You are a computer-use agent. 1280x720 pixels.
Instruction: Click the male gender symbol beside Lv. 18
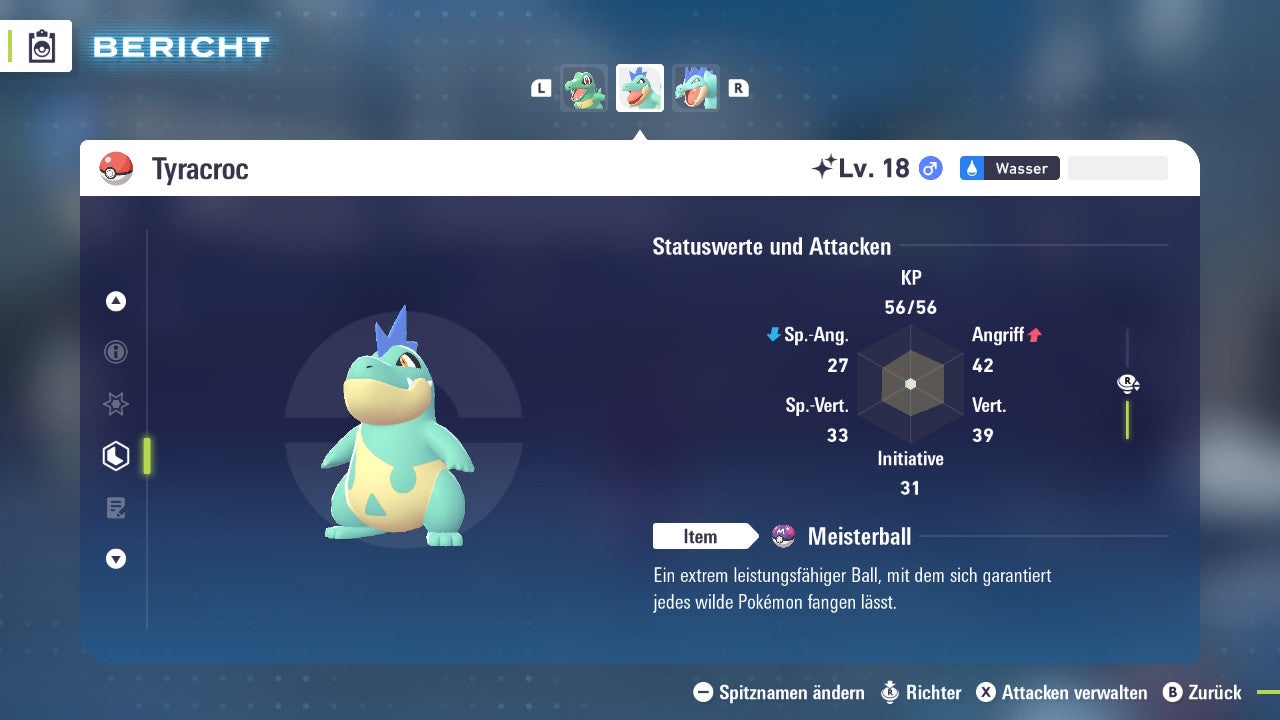point(930,169)
